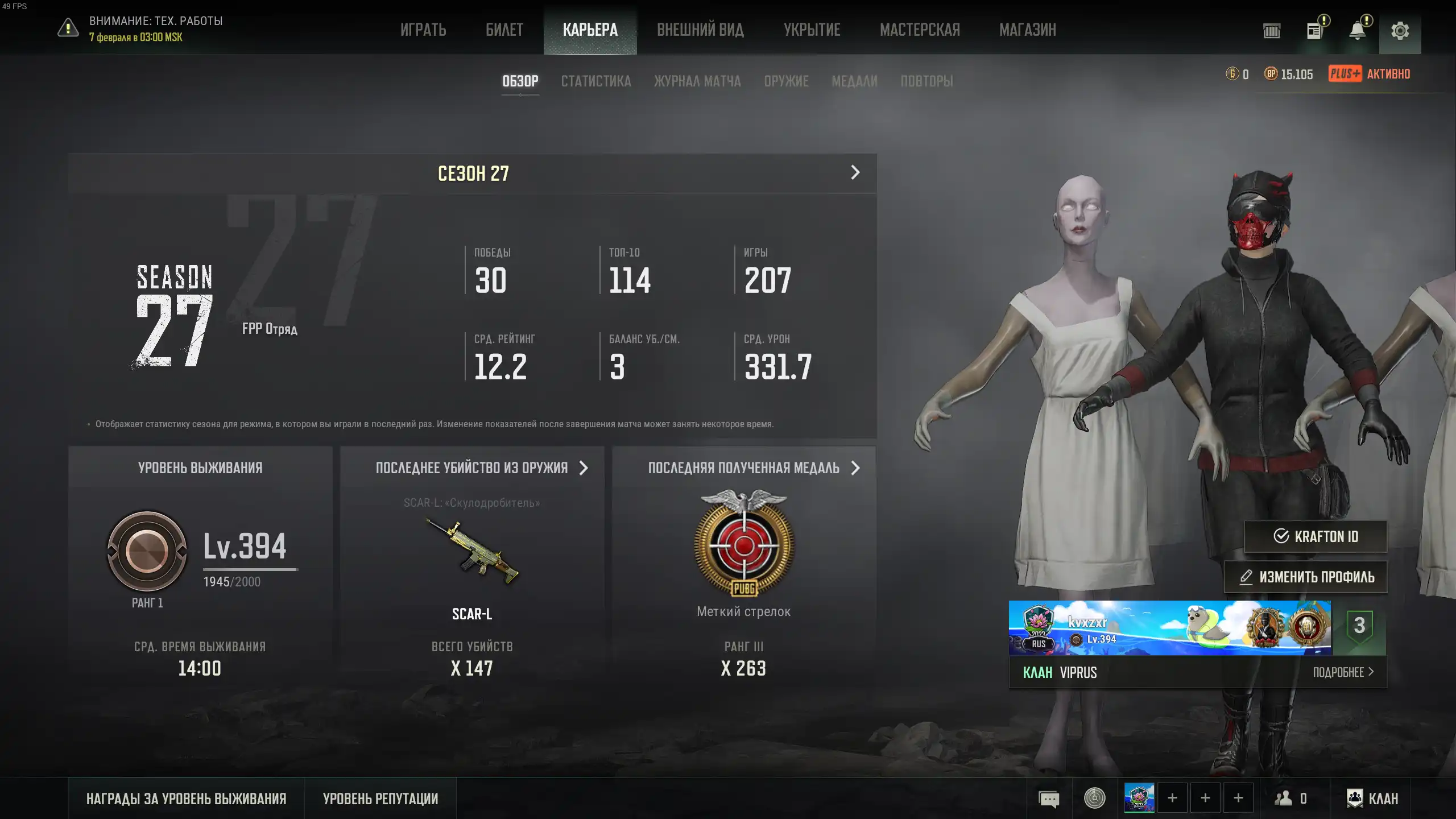
Task: Check notifications with the bell icon
Action: coord(1357,31)
